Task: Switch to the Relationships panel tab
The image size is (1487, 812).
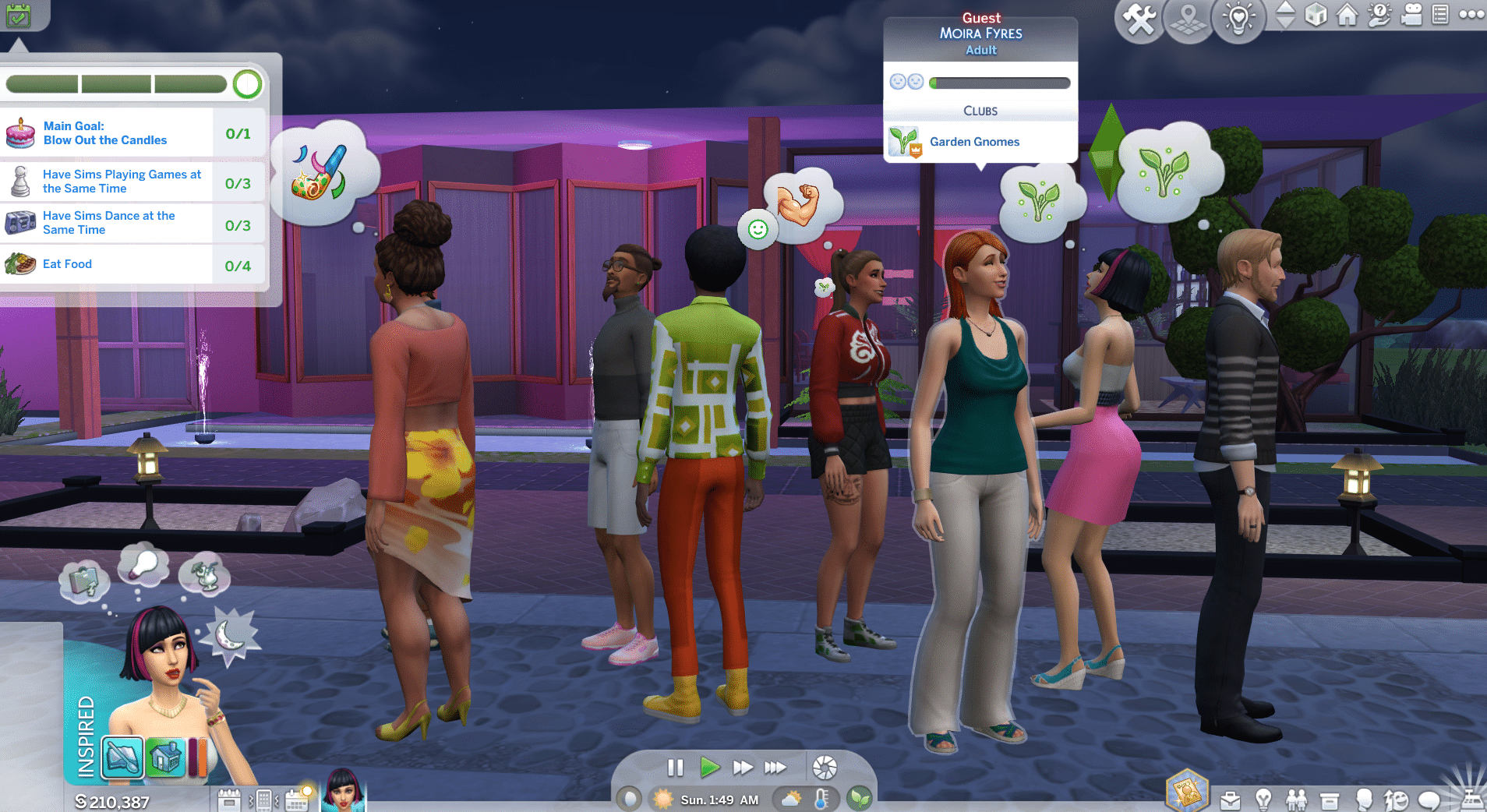Action: coord(1295,800)
